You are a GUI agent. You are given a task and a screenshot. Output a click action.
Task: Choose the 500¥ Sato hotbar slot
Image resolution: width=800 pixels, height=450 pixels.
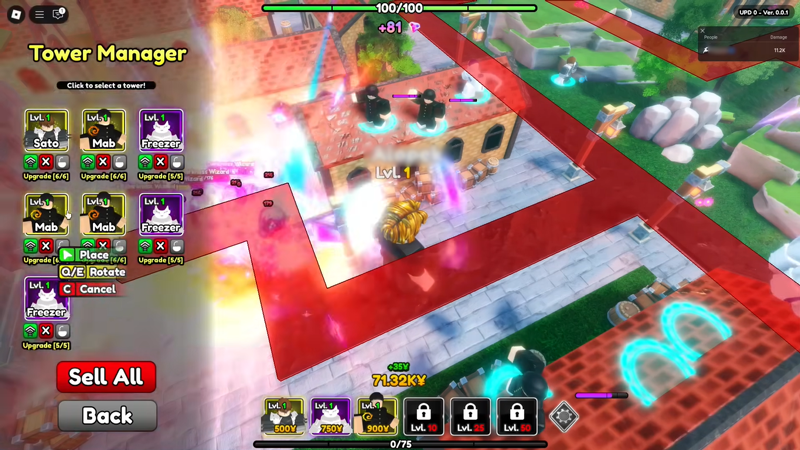point(284,416)
